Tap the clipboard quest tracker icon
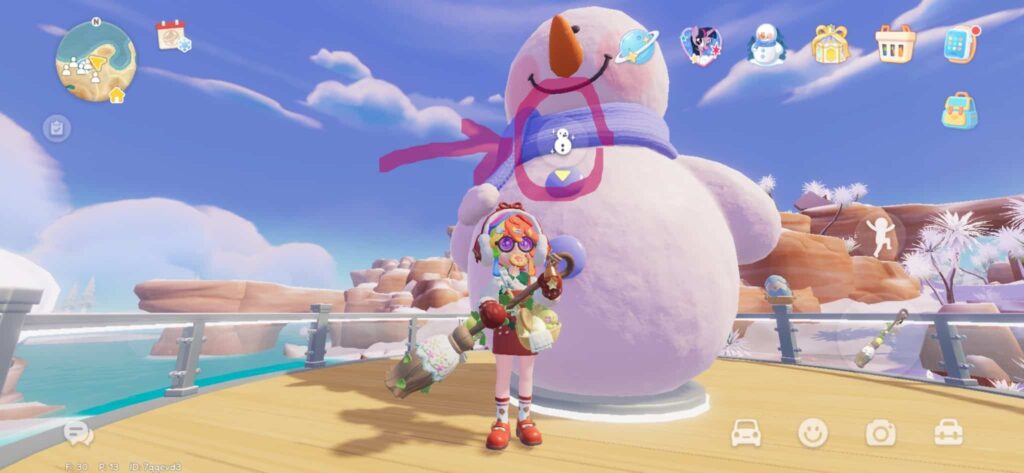The width and height of the screenshot is (1024, 473). tap(57, 128)
